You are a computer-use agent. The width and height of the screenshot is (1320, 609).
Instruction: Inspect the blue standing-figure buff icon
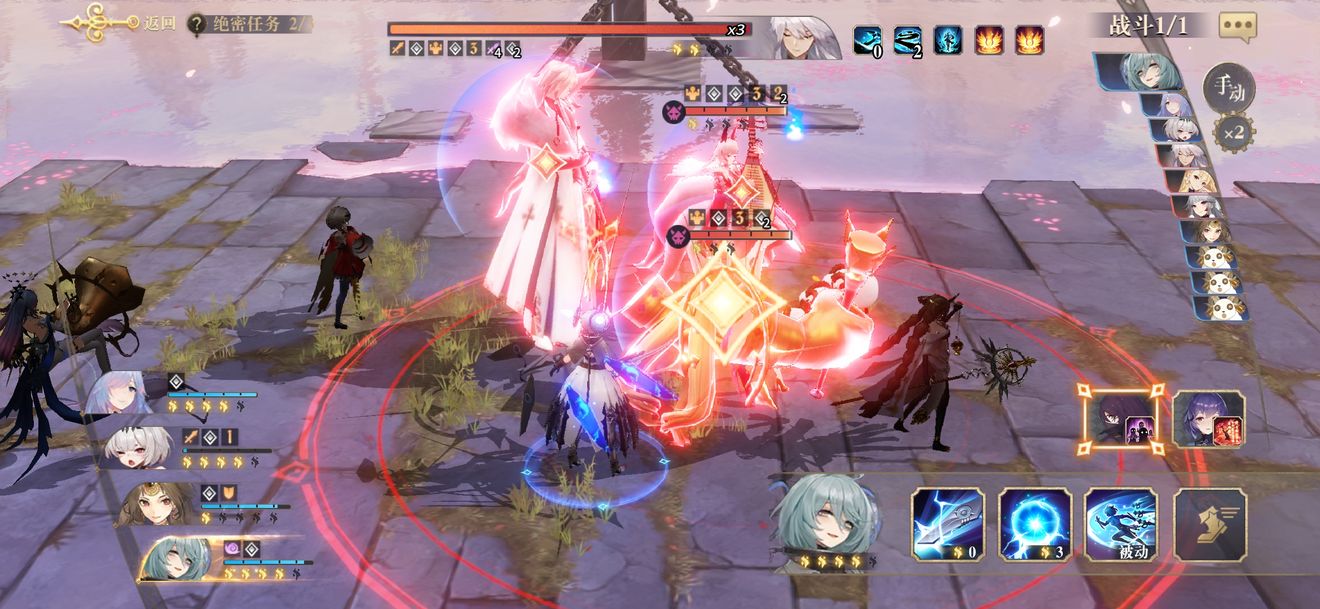[948, 40]
